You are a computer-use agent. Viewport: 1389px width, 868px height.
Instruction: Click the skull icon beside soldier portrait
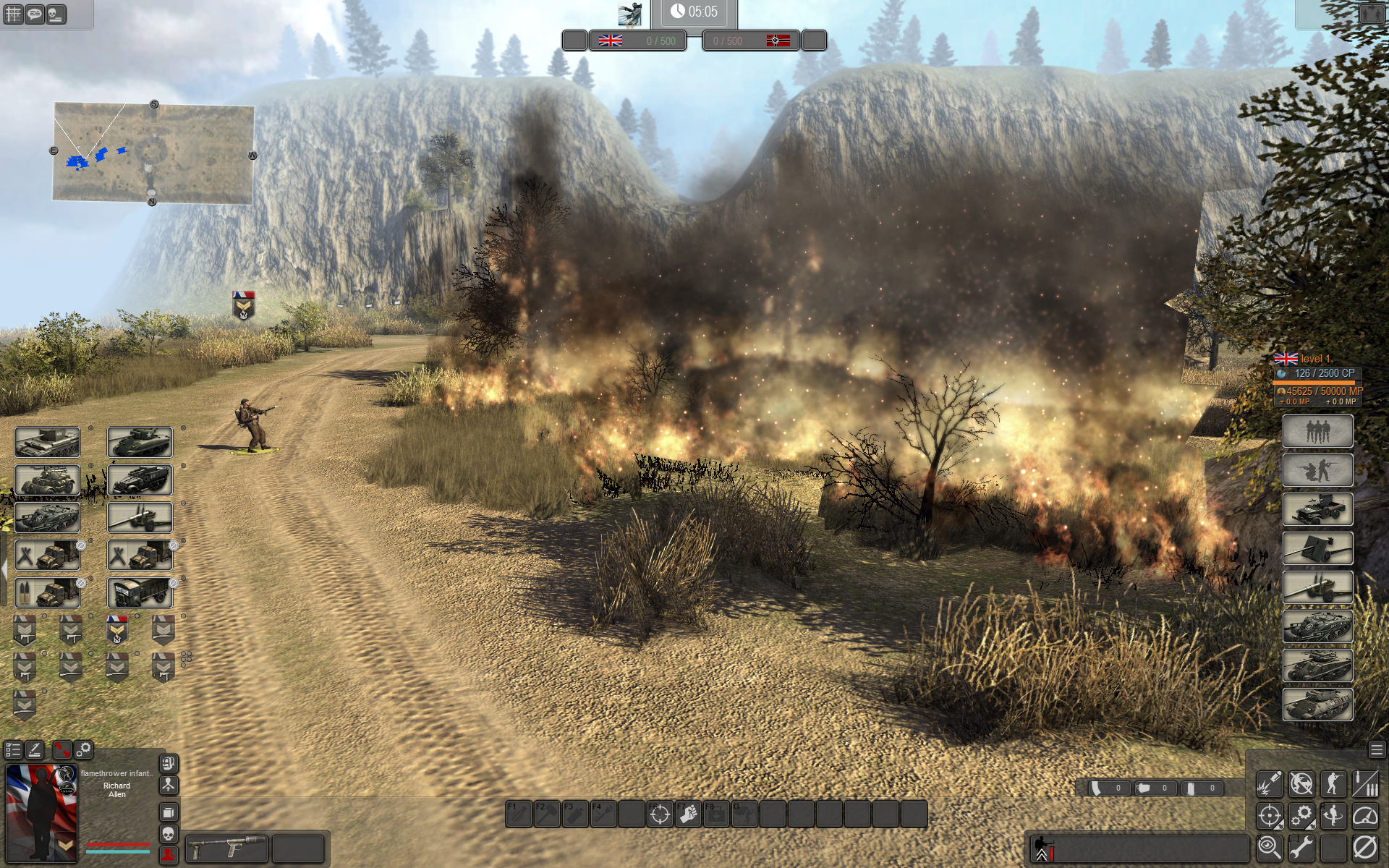[x=168, y=834]
